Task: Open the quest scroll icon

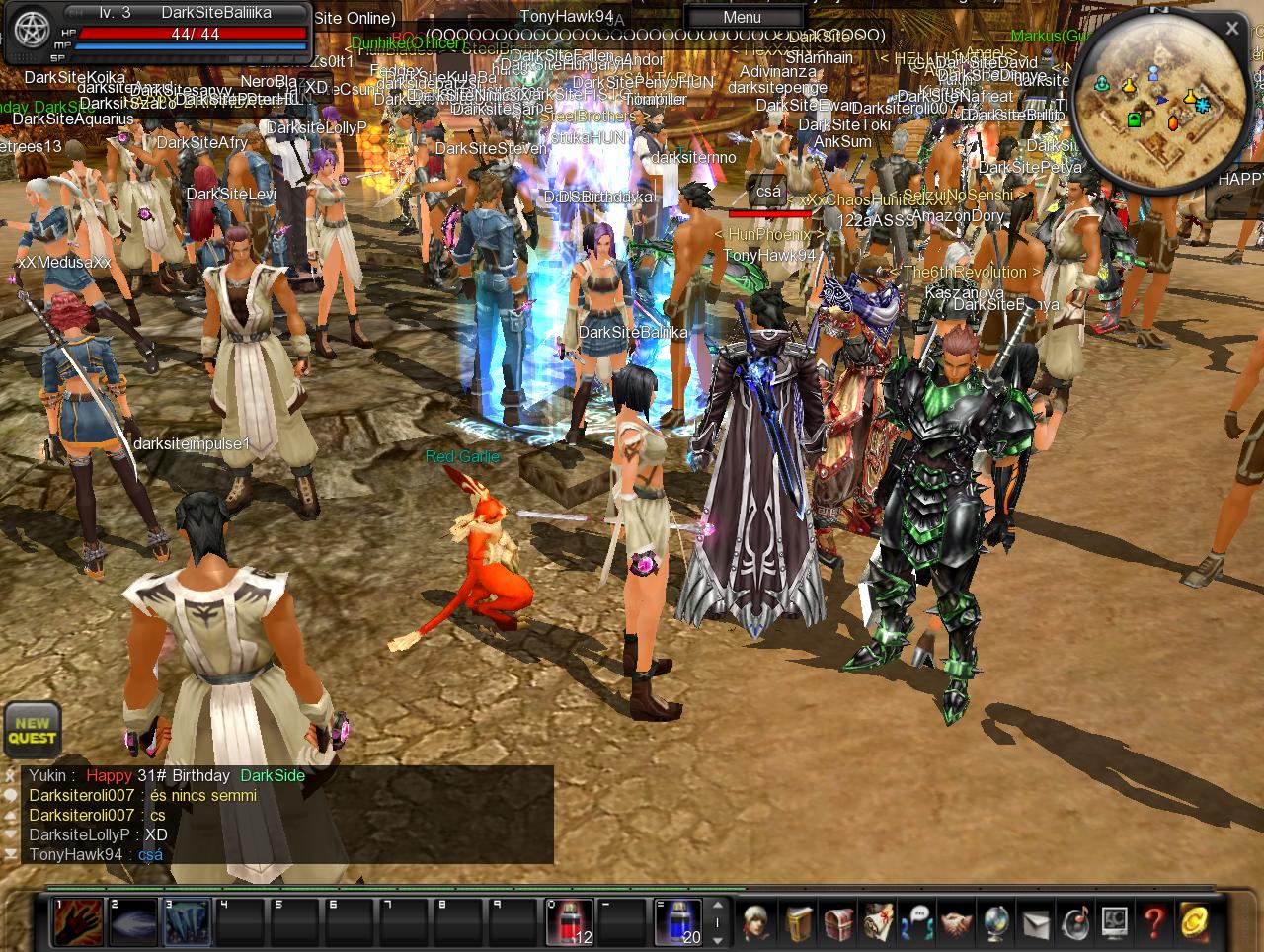Action: tap(878, 922)
